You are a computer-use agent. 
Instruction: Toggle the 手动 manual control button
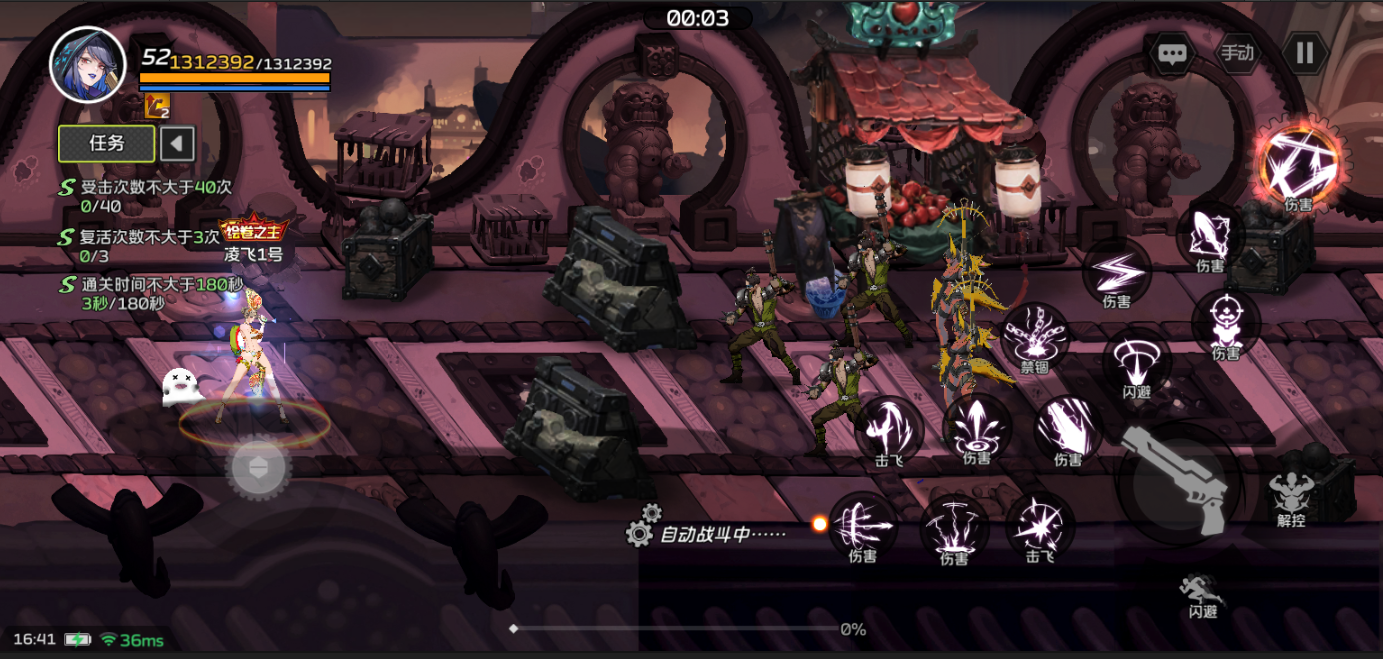tap(1237, 53)
